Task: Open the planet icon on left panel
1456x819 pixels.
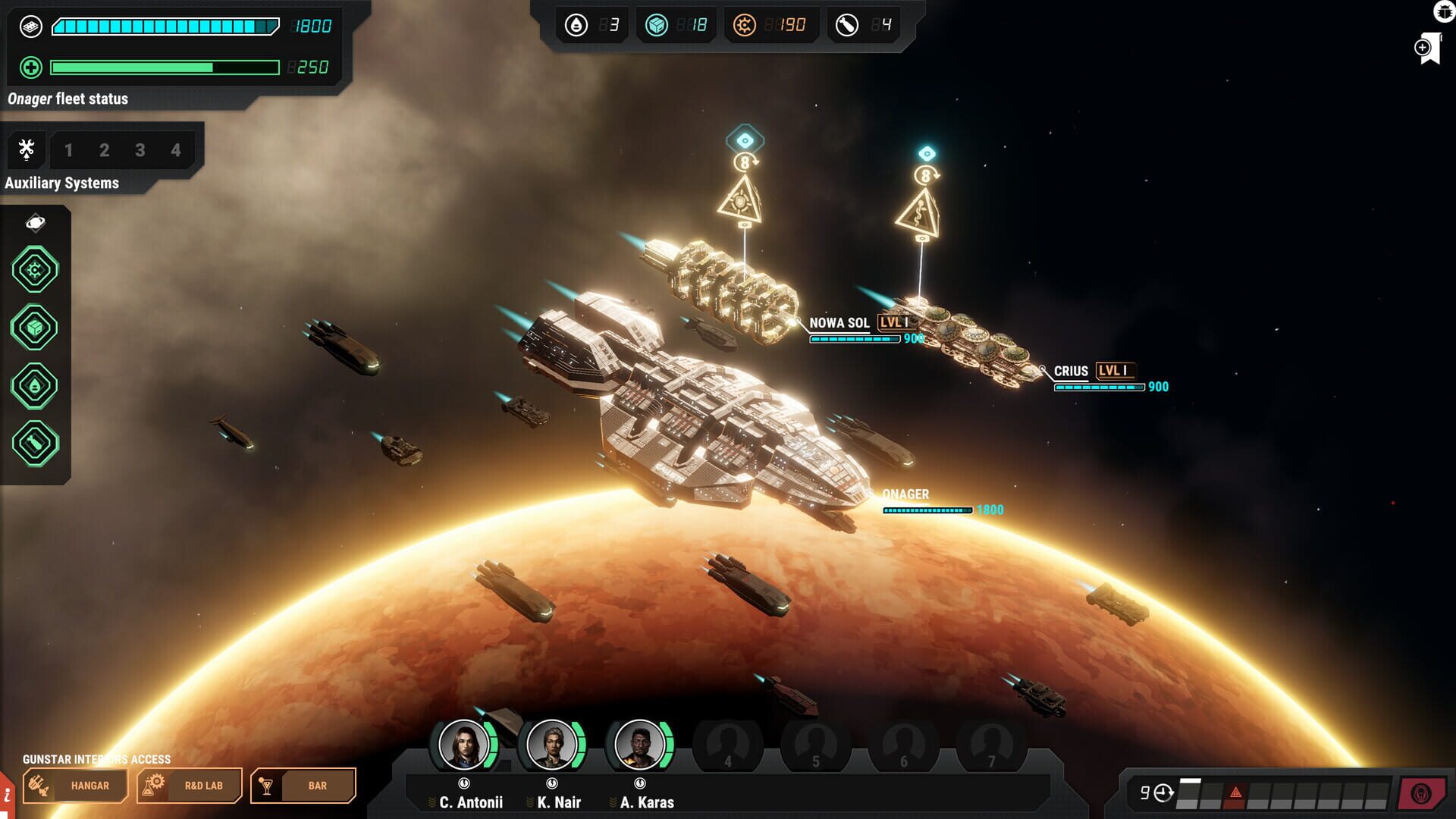Action: [35, 223]
